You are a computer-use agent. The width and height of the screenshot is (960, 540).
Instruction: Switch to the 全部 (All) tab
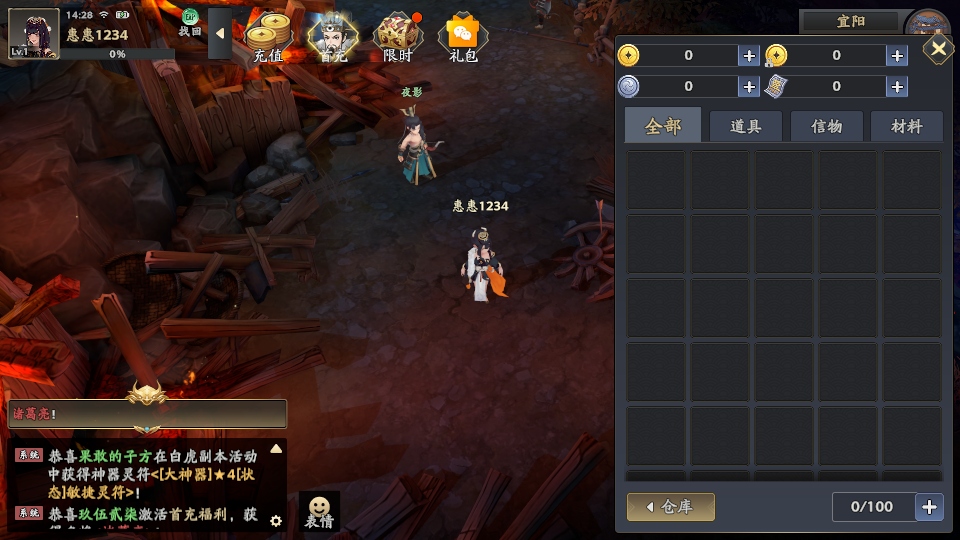[663, 126]
